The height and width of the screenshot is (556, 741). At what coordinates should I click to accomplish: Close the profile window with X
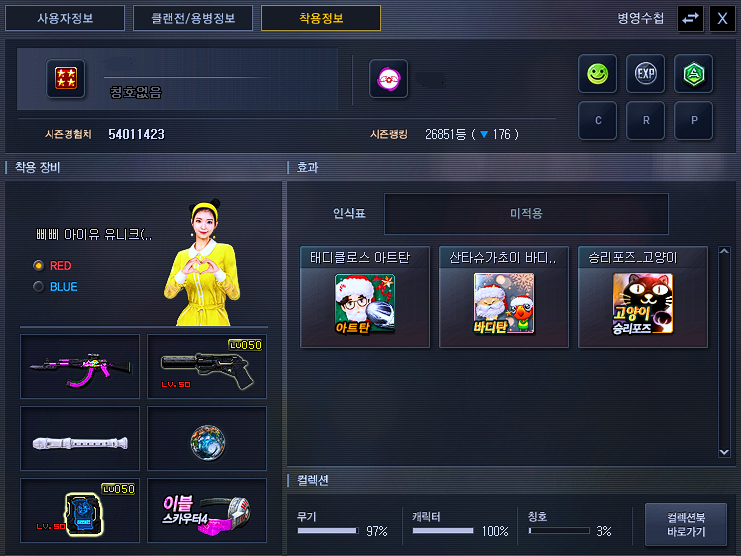pyautogui.click(x=721, y=18)
